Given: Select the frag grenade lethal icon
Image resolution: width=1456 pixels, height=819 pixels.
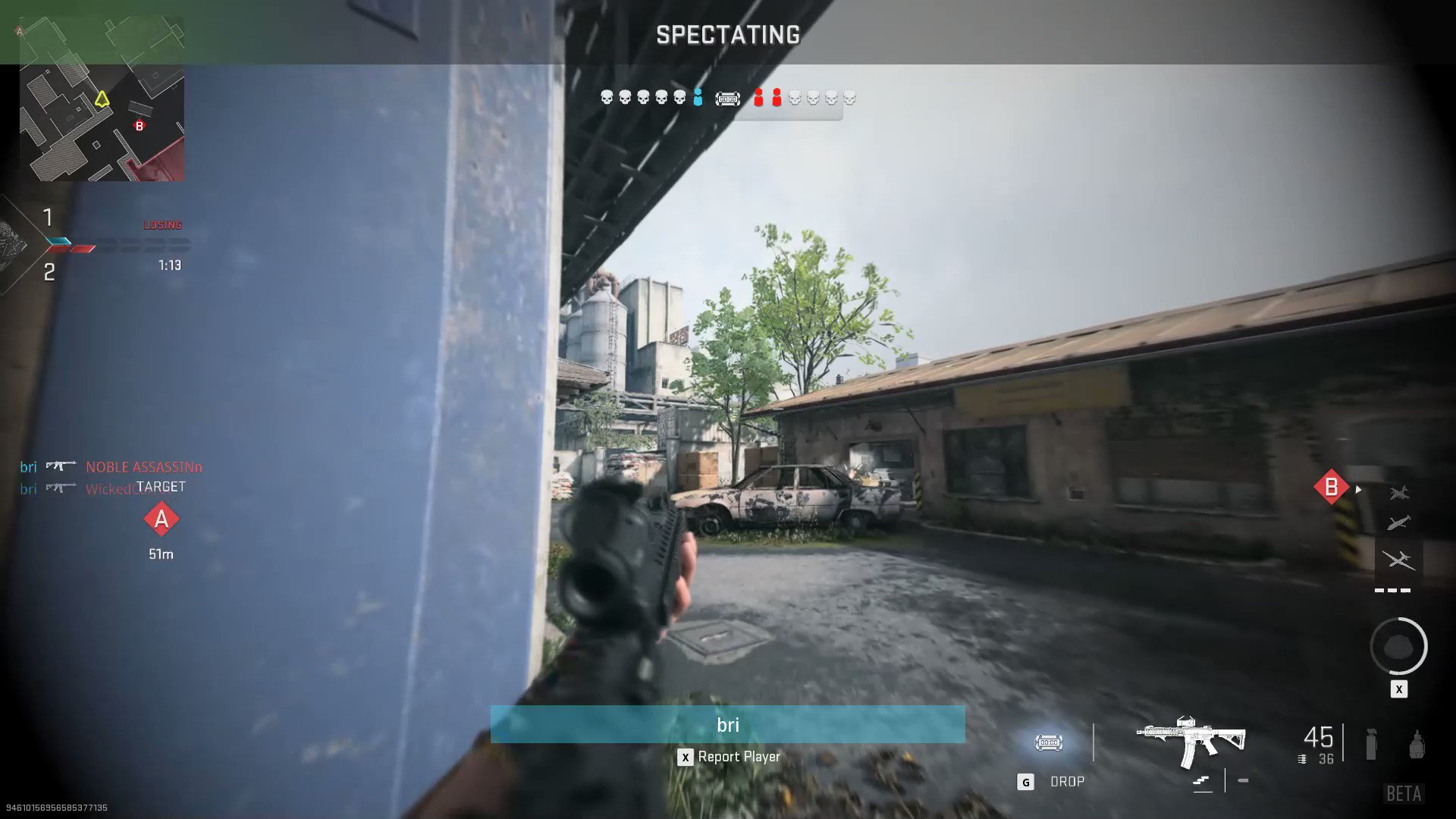Looking at the screenshot, I should click(x=1417, y=744).
